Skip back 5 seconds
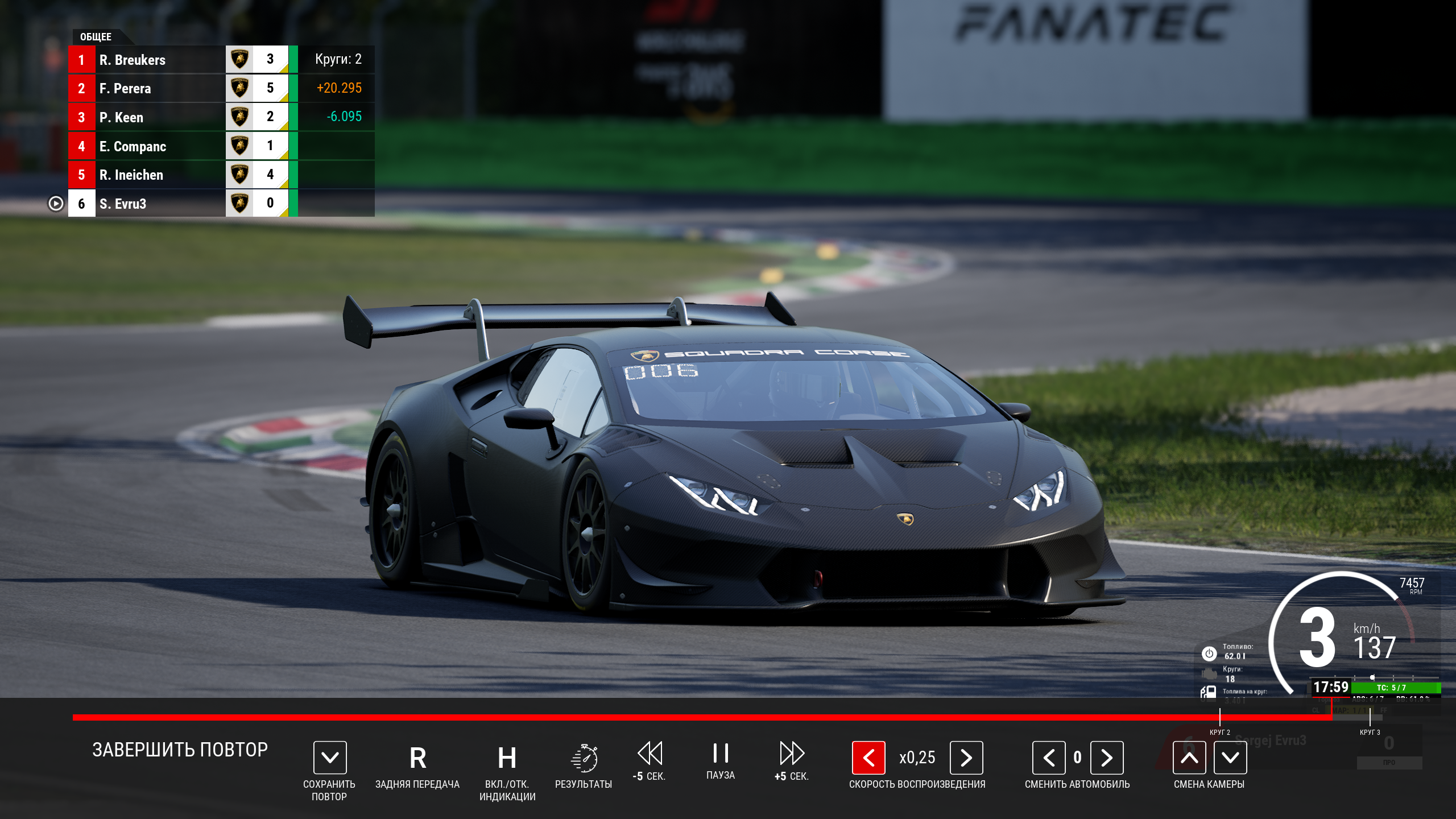The width and height of the screenshot is (1456, 819). (x=650, y=754)
